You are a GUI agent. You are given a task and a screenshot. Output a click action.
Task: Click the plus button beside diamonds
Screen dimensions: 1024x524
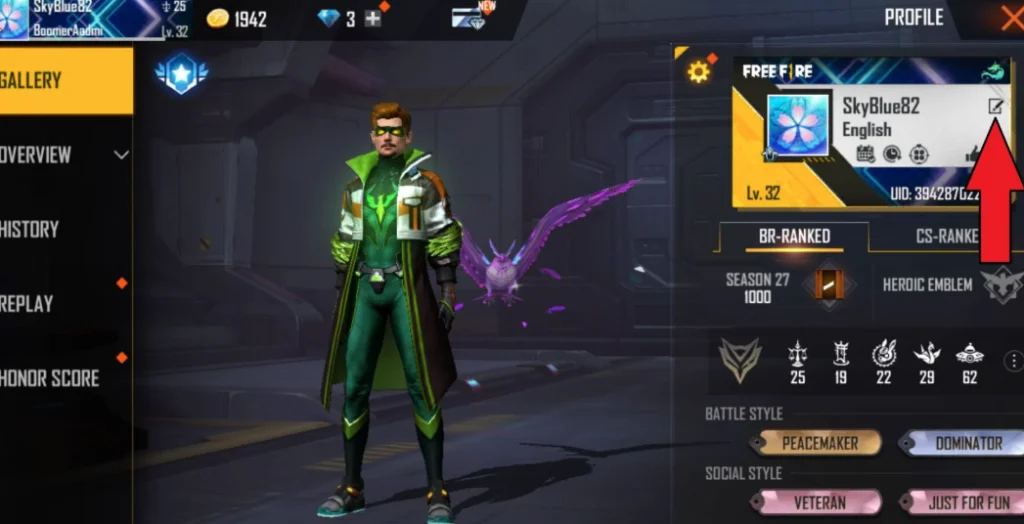373,19
